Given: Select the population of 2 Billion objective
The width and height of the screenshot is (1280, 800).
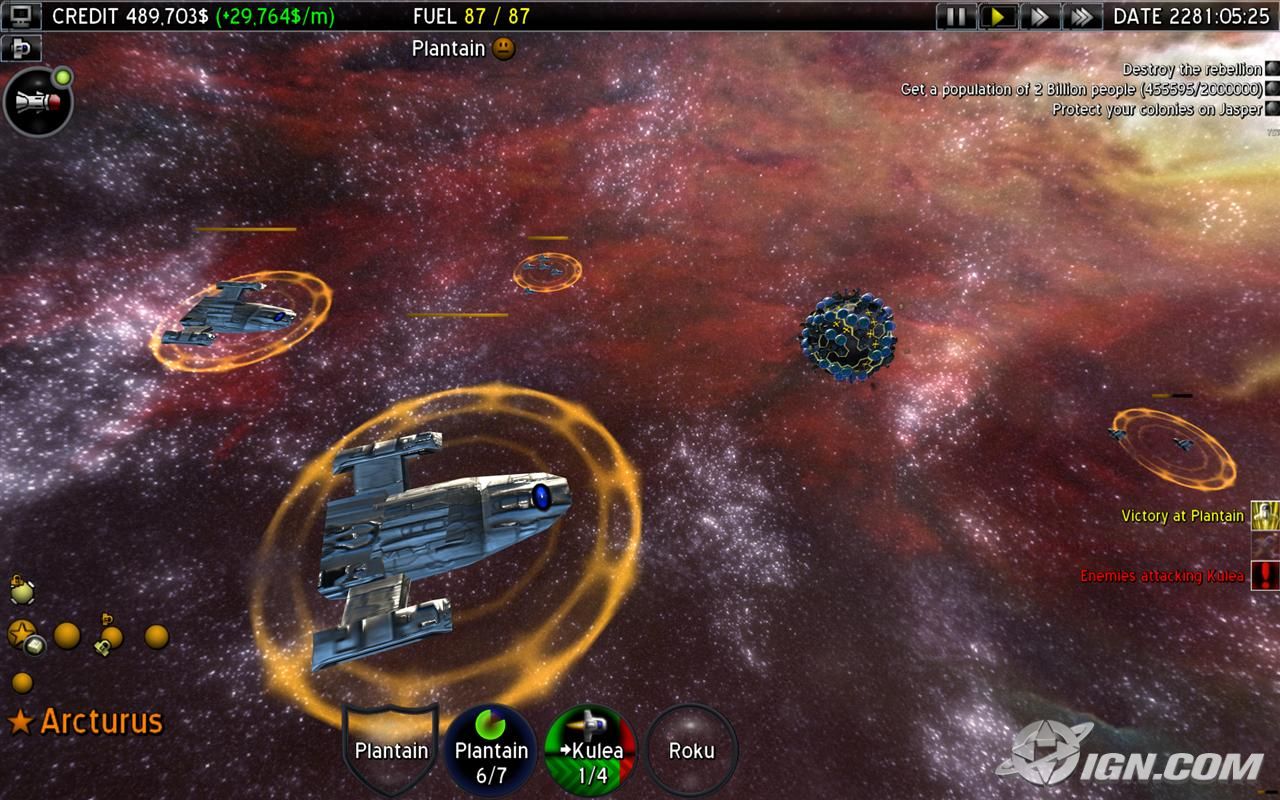Looking at the screenshot, I should tap(1081, 89).
